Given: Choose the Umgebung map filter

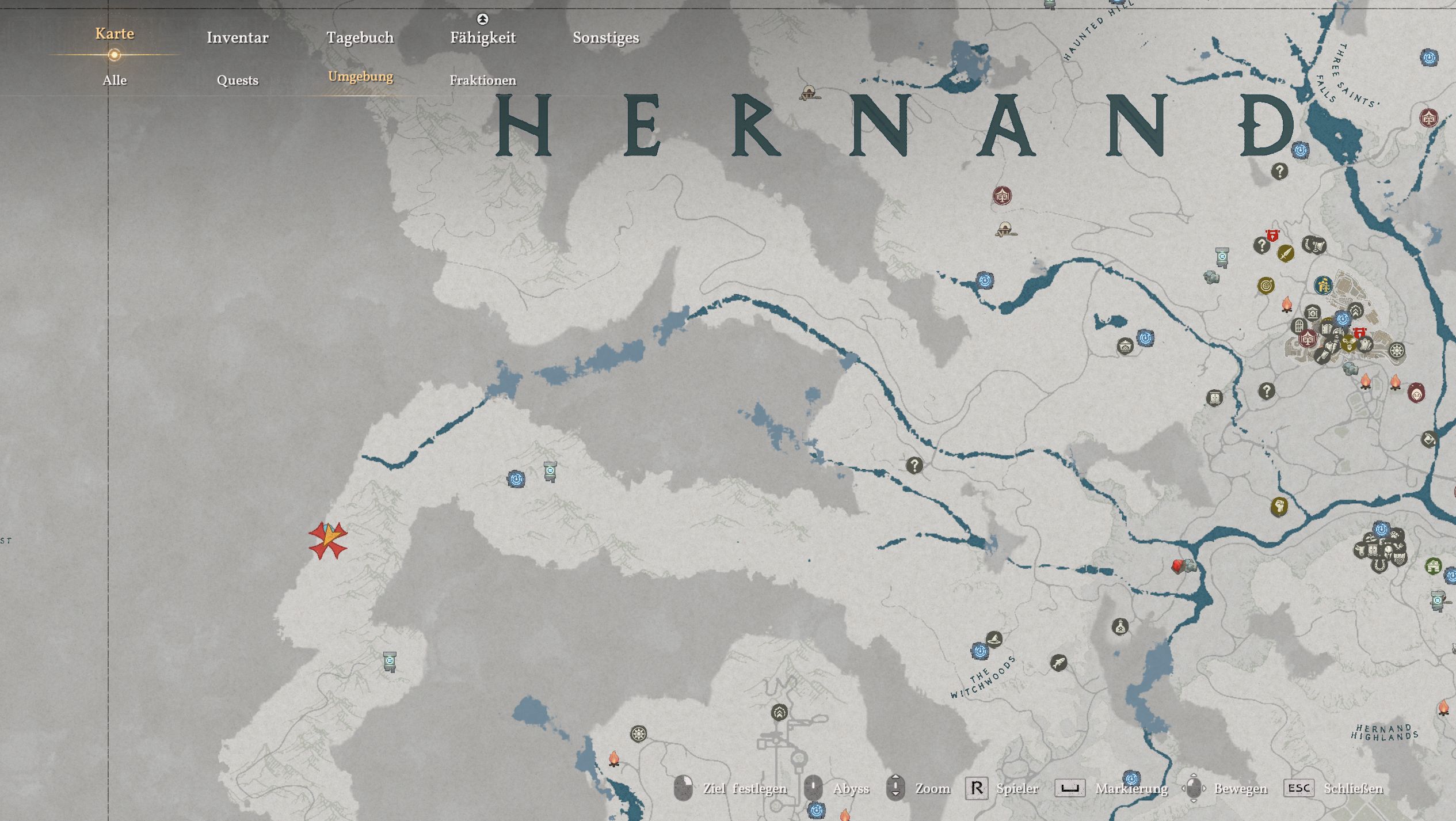Looking at the screenshot, I should click(360, 77).
